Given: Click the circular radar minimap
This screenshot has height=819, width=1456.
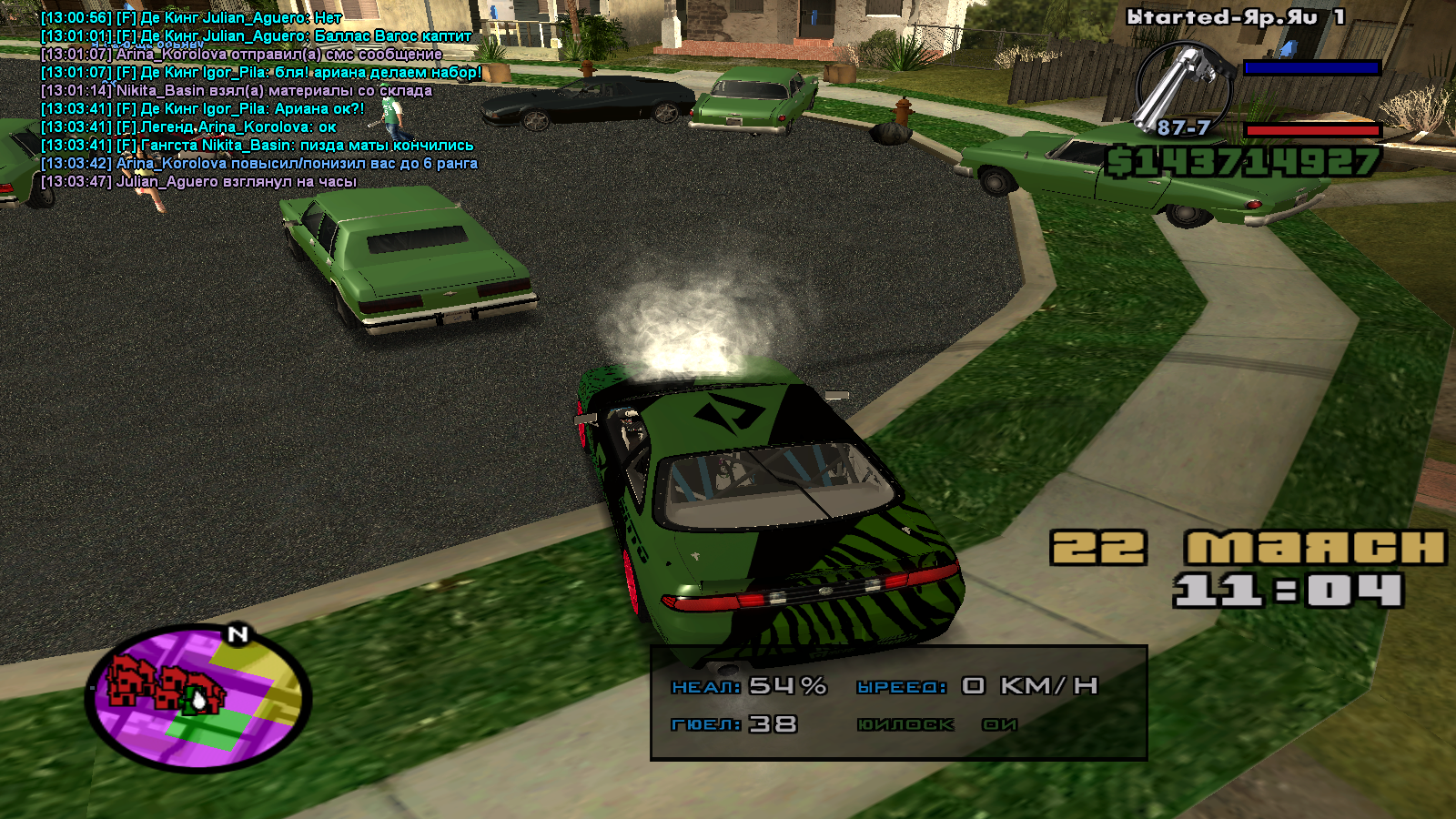Looking at the screenshot, I should tap(198, 698).
